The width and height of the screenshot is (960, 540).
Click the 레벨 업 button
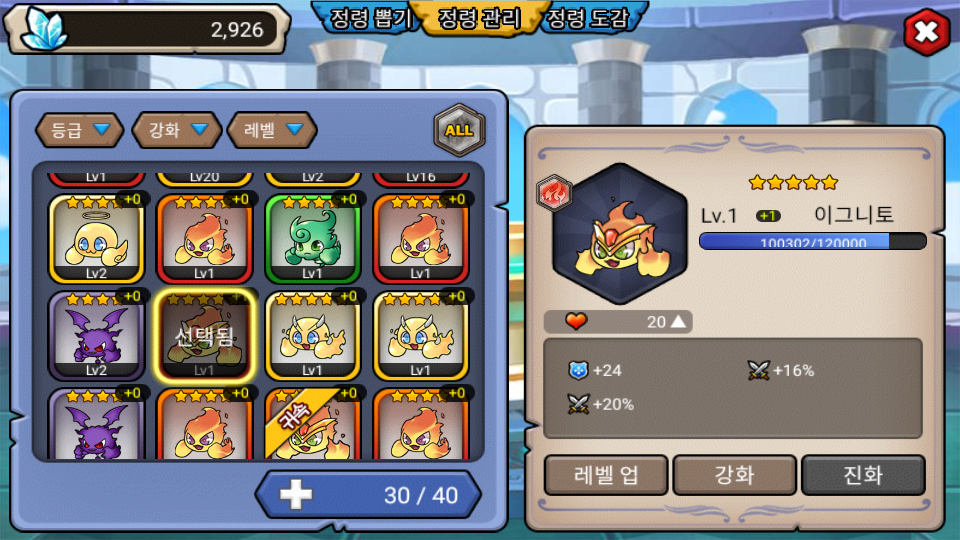pos(606,474)
